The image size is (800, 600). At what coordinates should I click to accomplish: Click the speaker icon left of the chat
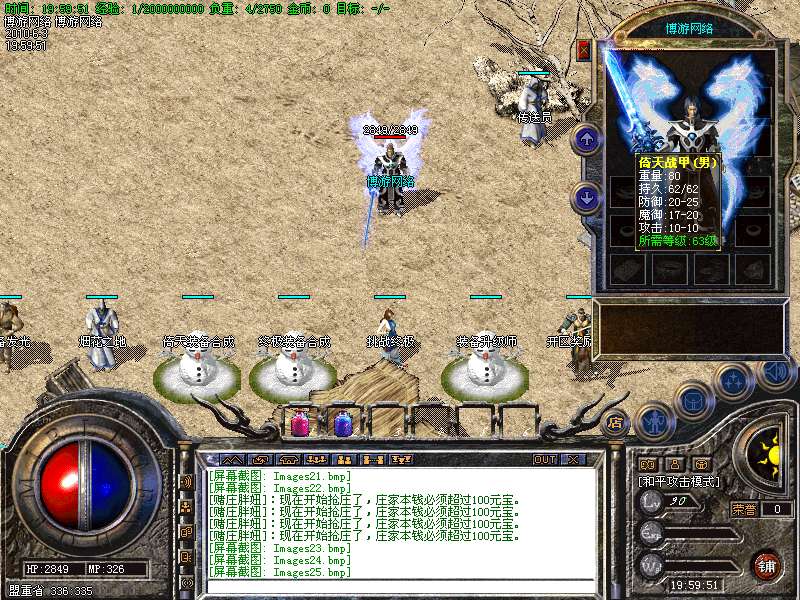point(186,481)
